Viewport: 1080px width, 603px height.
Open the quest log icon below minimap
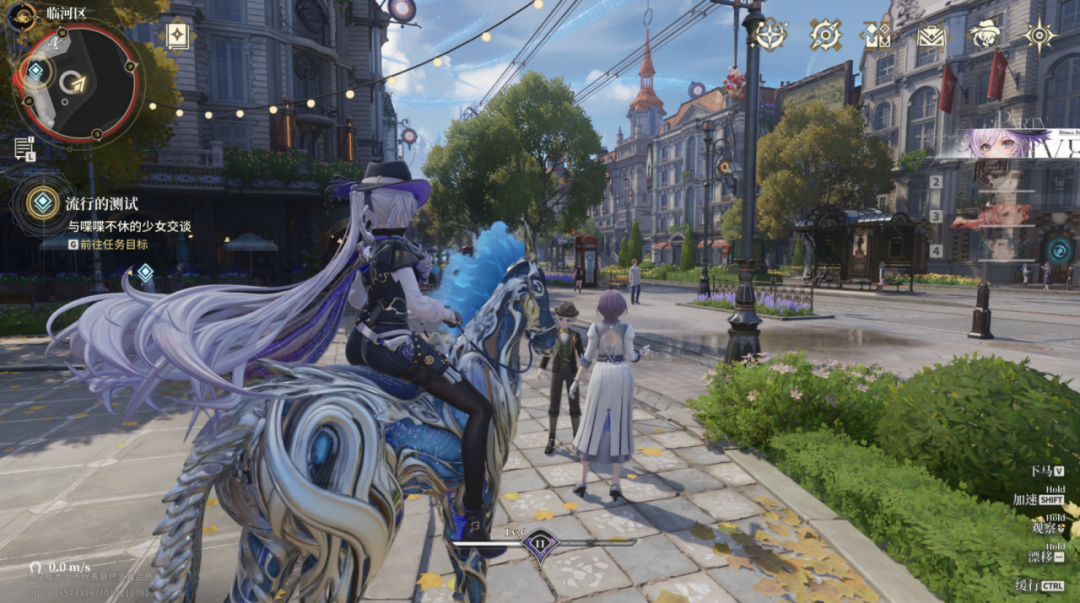click(x=24, y=149)
